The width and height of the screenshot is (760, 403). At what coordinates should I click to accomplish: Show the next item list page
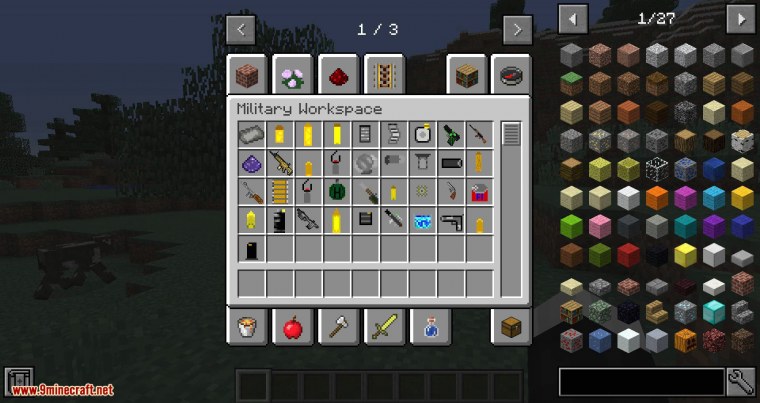[x=740, y=18]
